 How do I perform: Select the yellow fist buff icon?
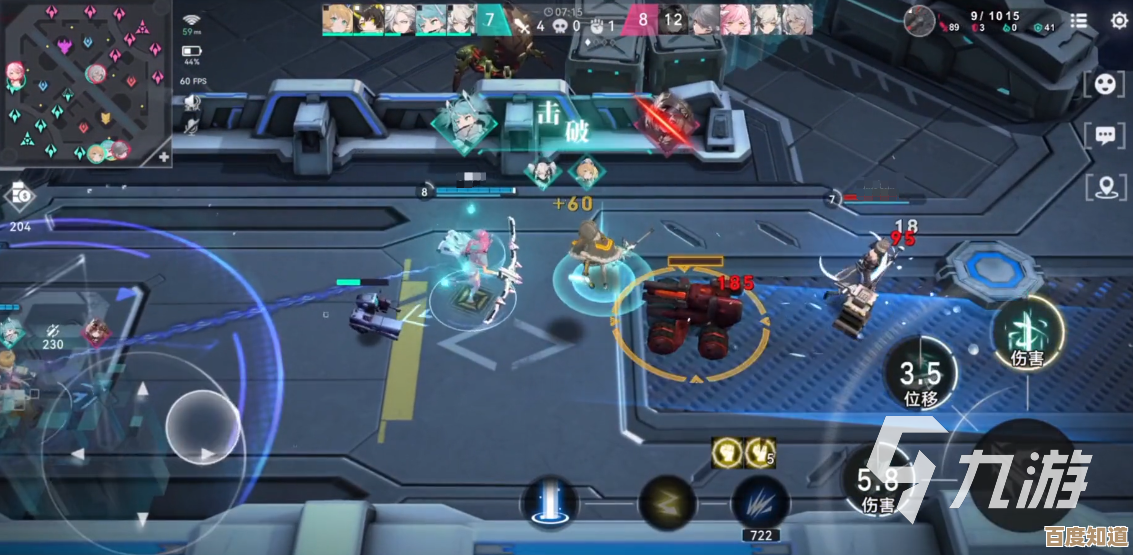(727, 453)
